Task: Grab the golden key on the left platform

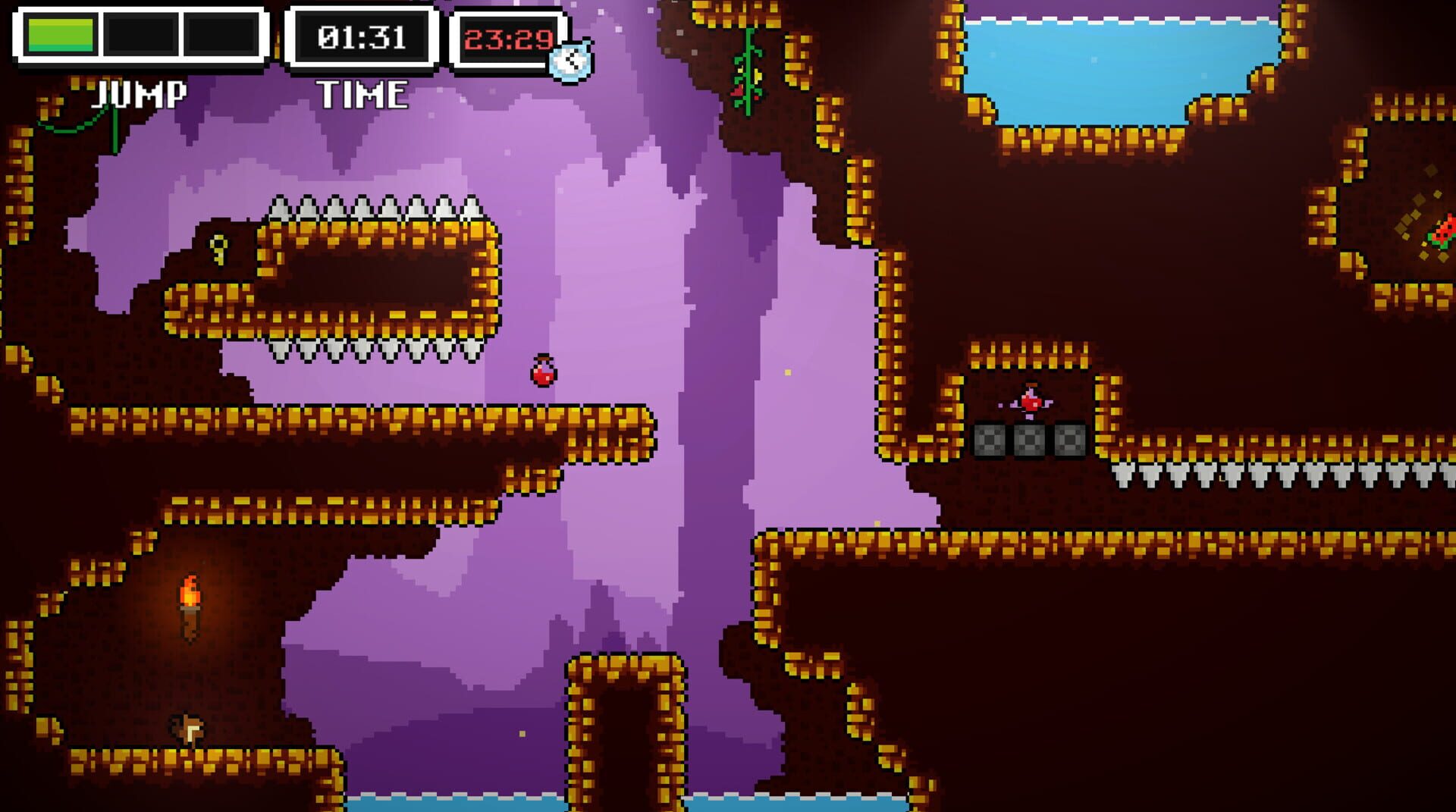Action: (x=220, y=248)
